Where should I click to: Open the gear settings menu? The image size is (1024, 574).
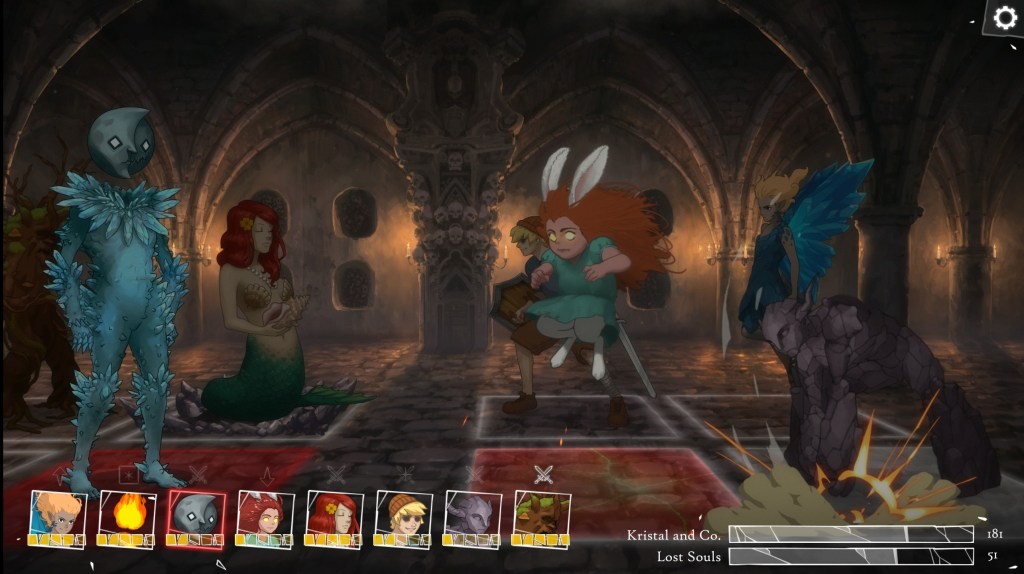tap(1003, 18)
